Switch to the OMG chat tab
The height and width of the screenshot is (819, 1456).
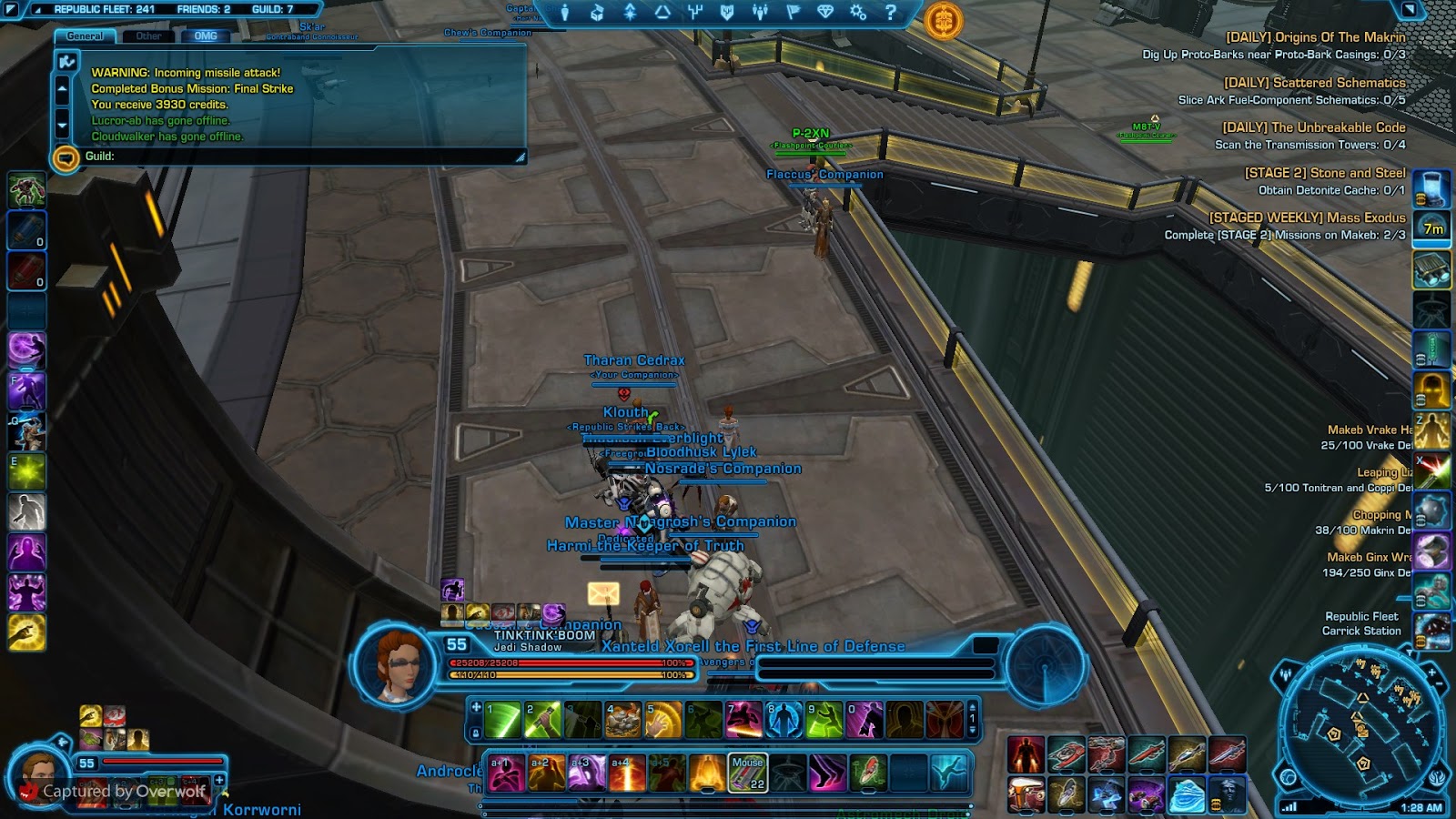click(x=207, y=35)
